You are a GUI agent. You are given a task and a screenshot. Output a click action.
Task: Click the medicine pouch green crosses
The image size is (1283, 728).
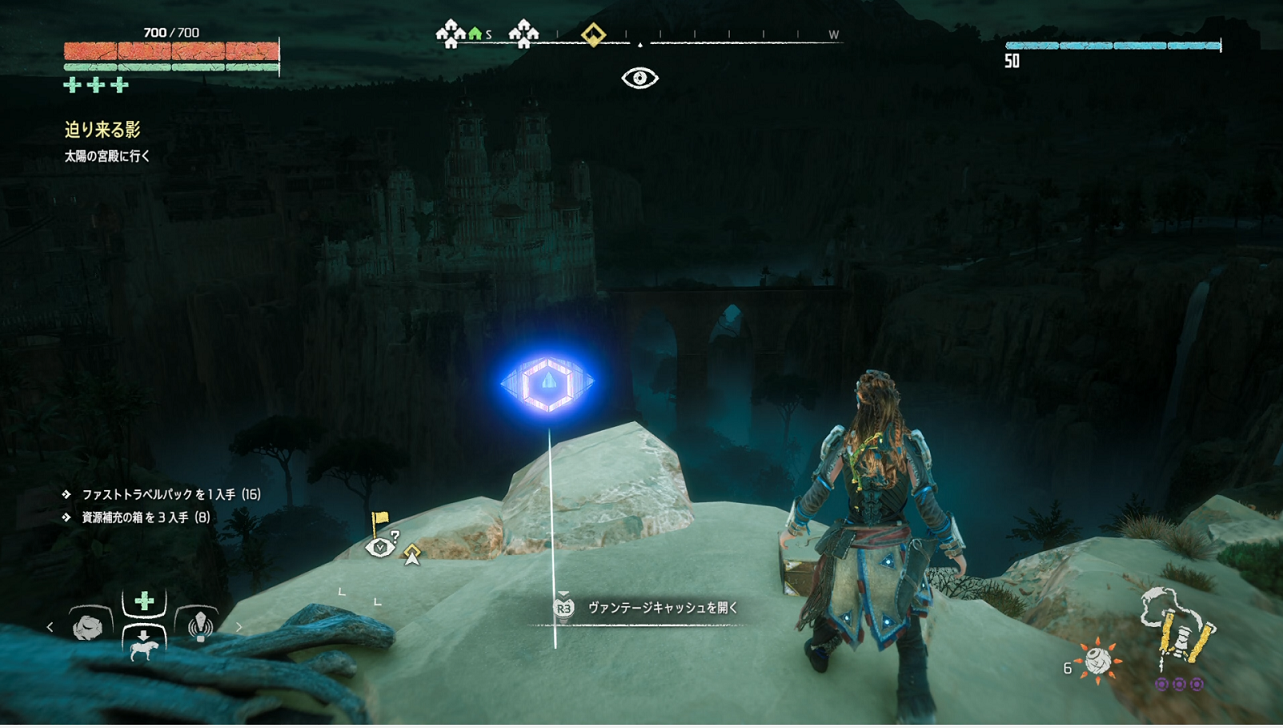pos(96,85)
